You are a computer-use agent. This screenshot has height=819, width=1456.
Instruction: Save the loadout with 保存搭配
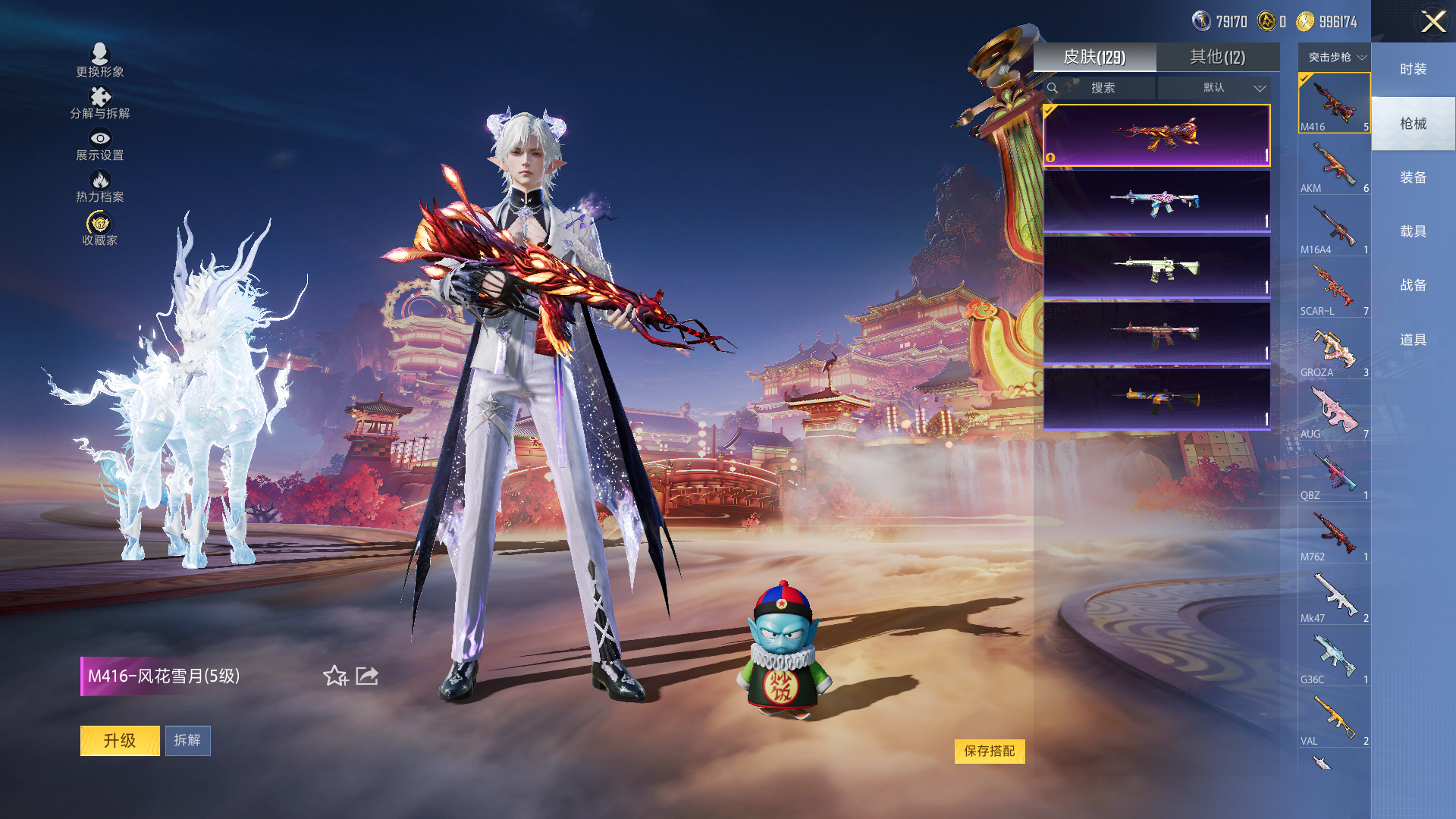(989, 751)
